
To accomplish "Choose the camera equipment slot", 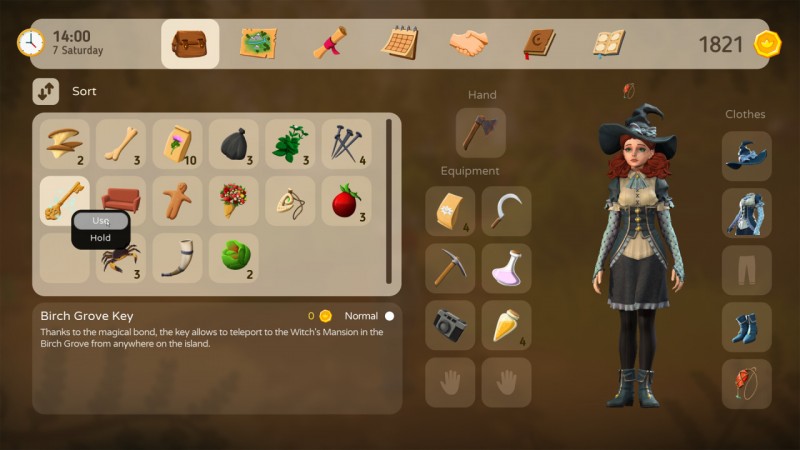I will coord(450,325).
